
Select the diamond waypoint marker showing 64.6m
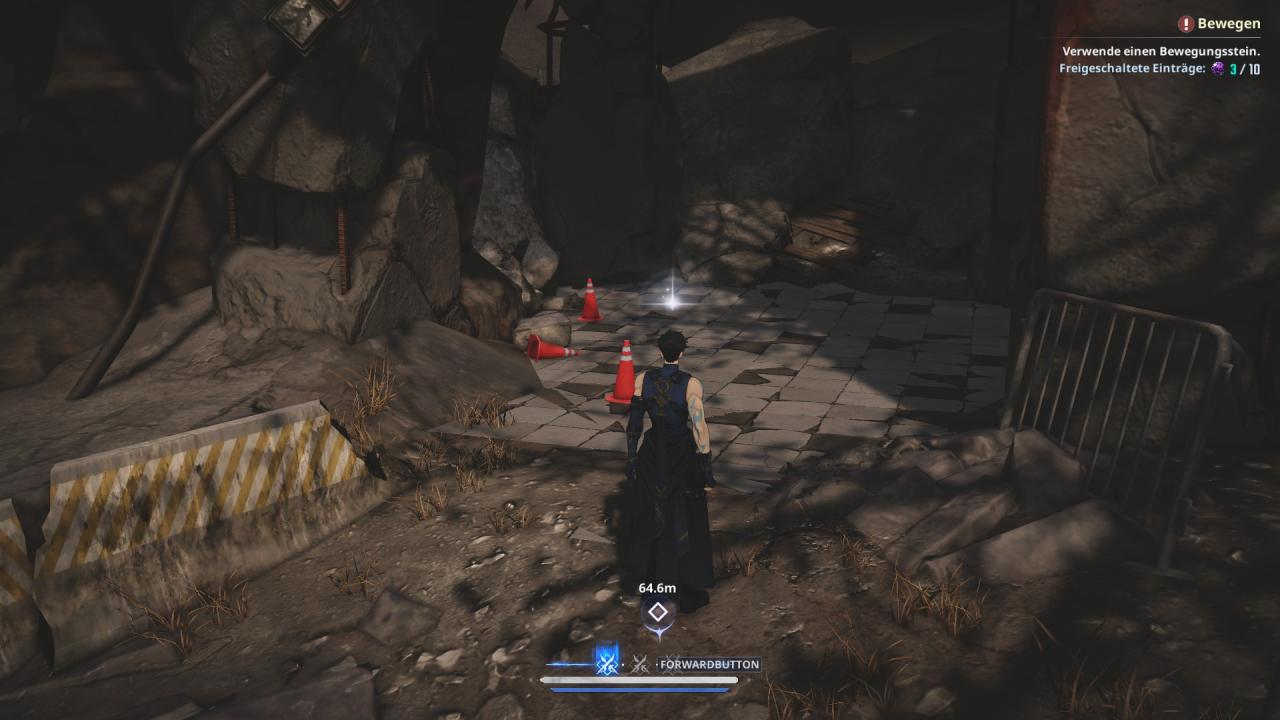(x=657, y=612)
